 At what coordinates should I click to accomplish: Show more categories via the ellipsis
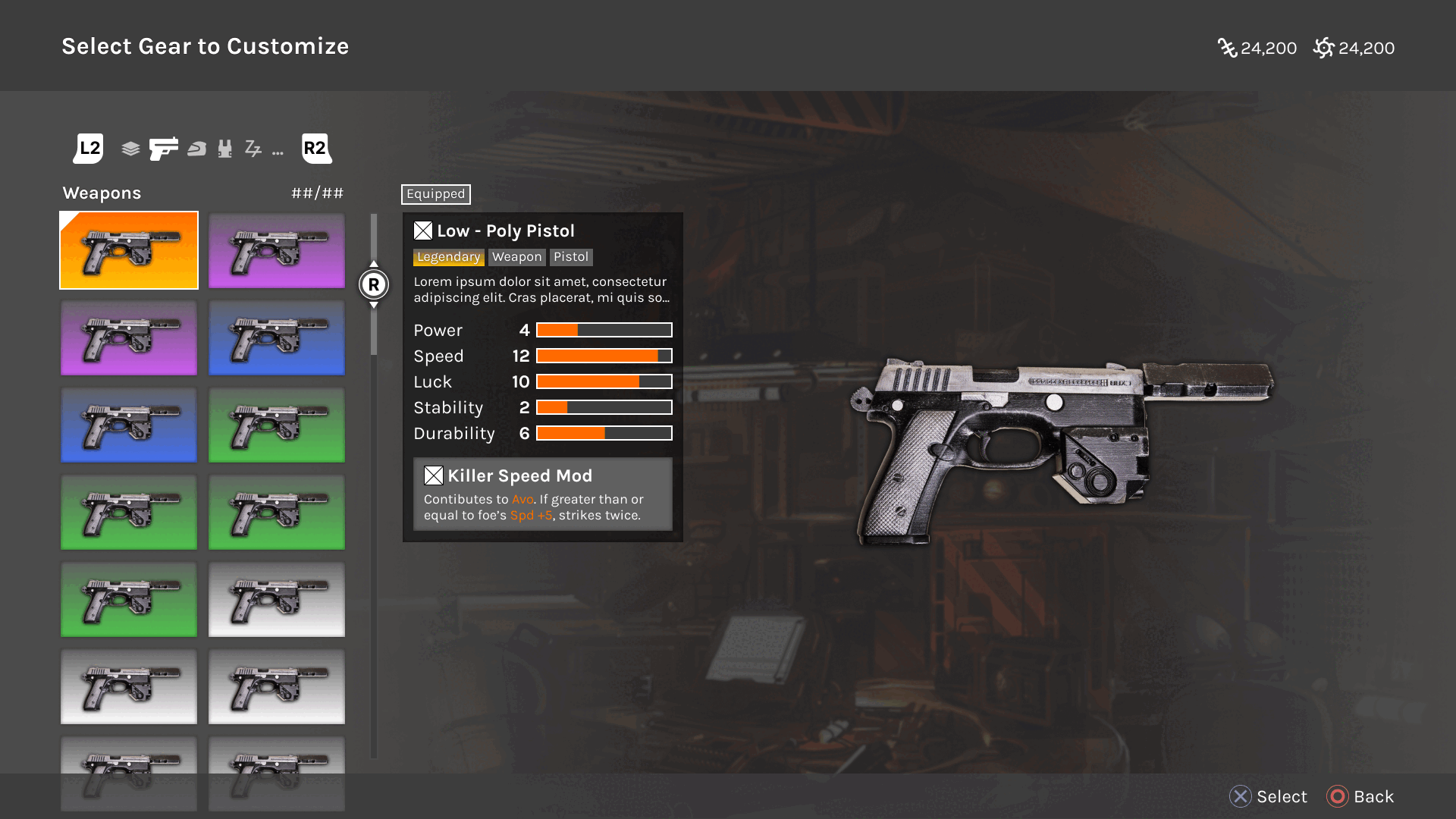278,152
